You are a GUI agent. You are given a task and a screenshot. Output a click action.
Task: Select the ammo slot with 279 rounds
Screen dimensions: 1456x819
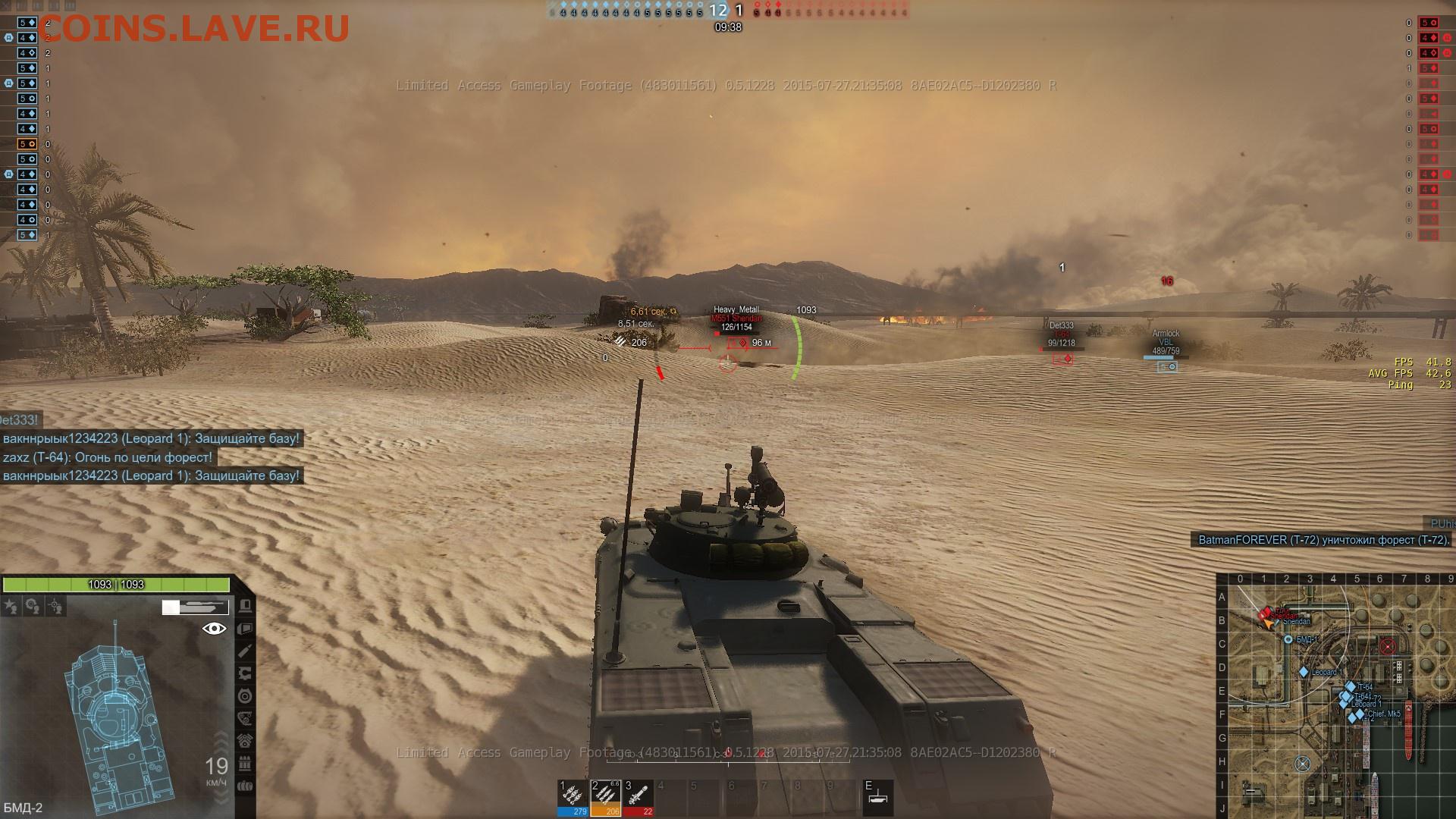[x=572, y=797]
